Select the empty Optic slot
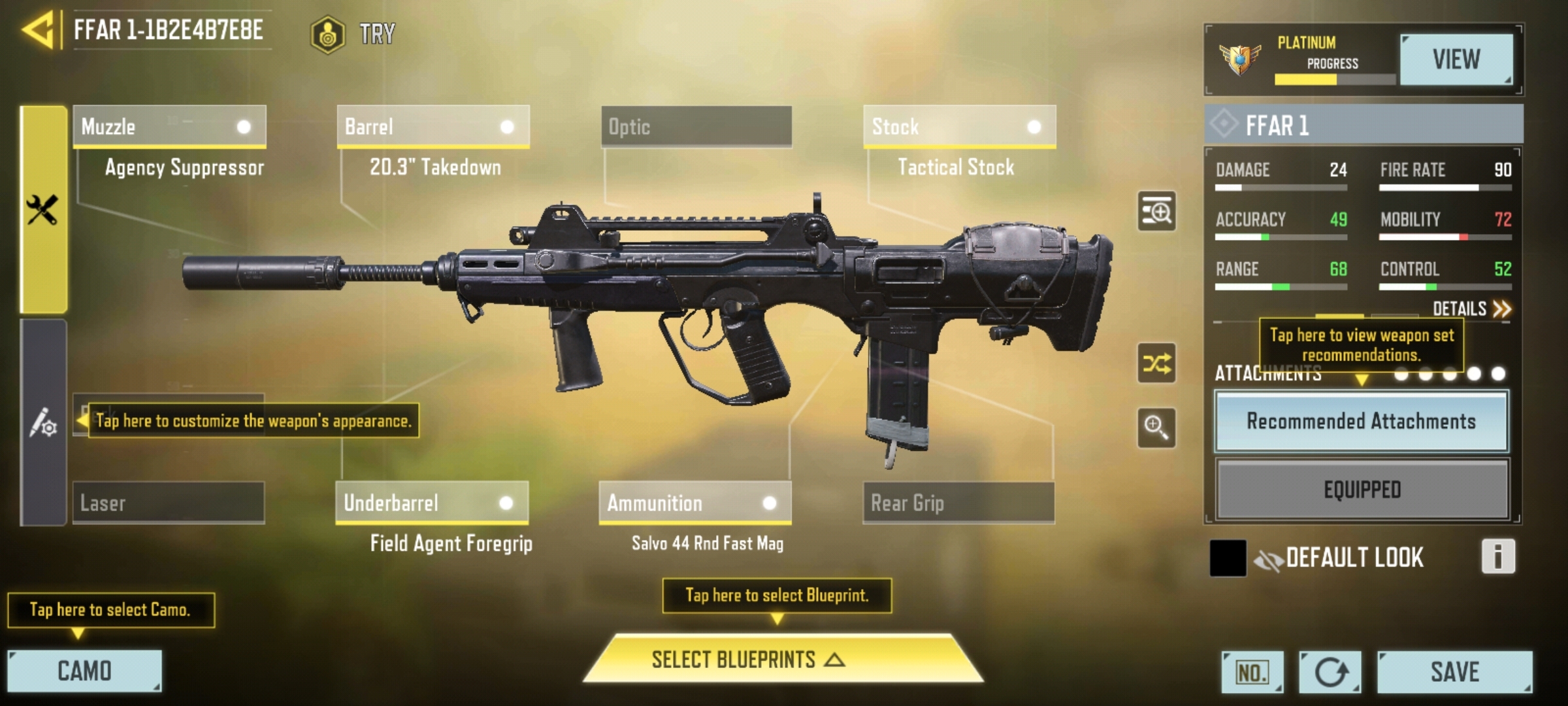 696,126
